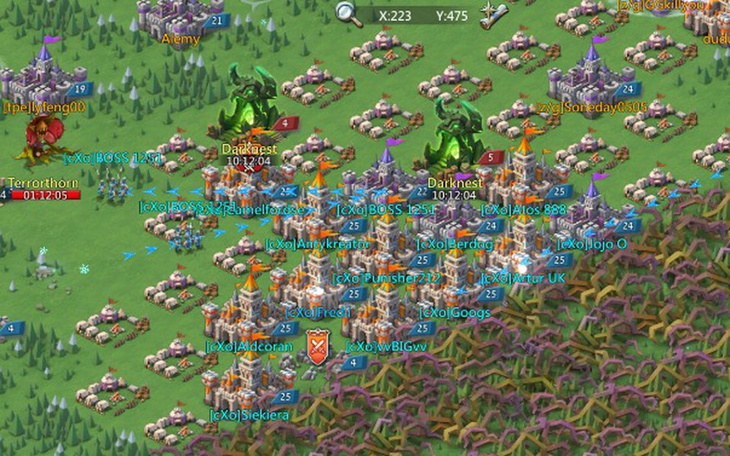Viewport: 730px width, 456px height.
Task: Select the crossed swords battle banner
Action: pos(319,346)
